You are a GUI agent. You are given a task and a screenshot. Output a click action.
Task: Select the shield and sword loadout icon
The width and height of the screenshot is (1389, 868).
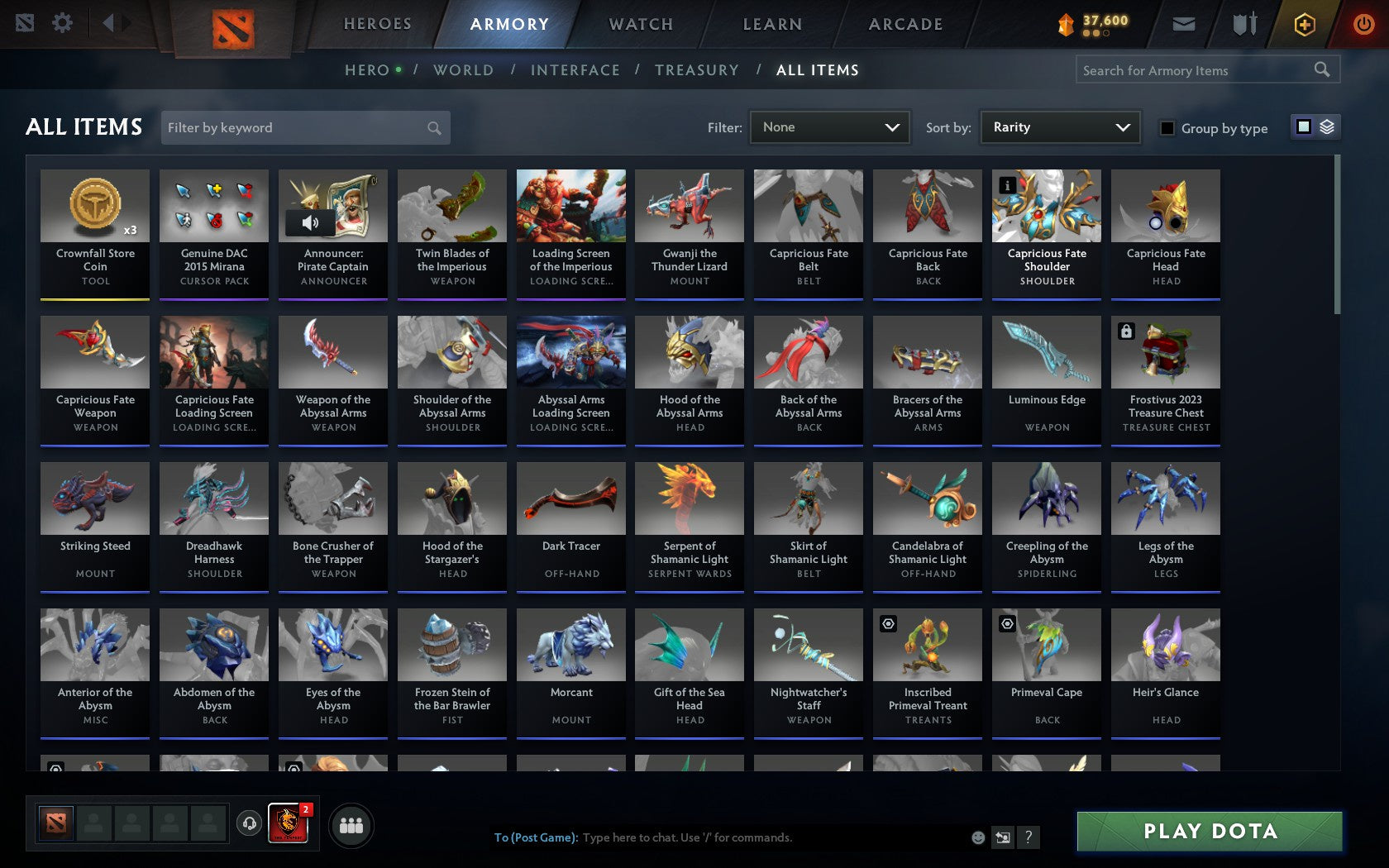[1243, 24]
